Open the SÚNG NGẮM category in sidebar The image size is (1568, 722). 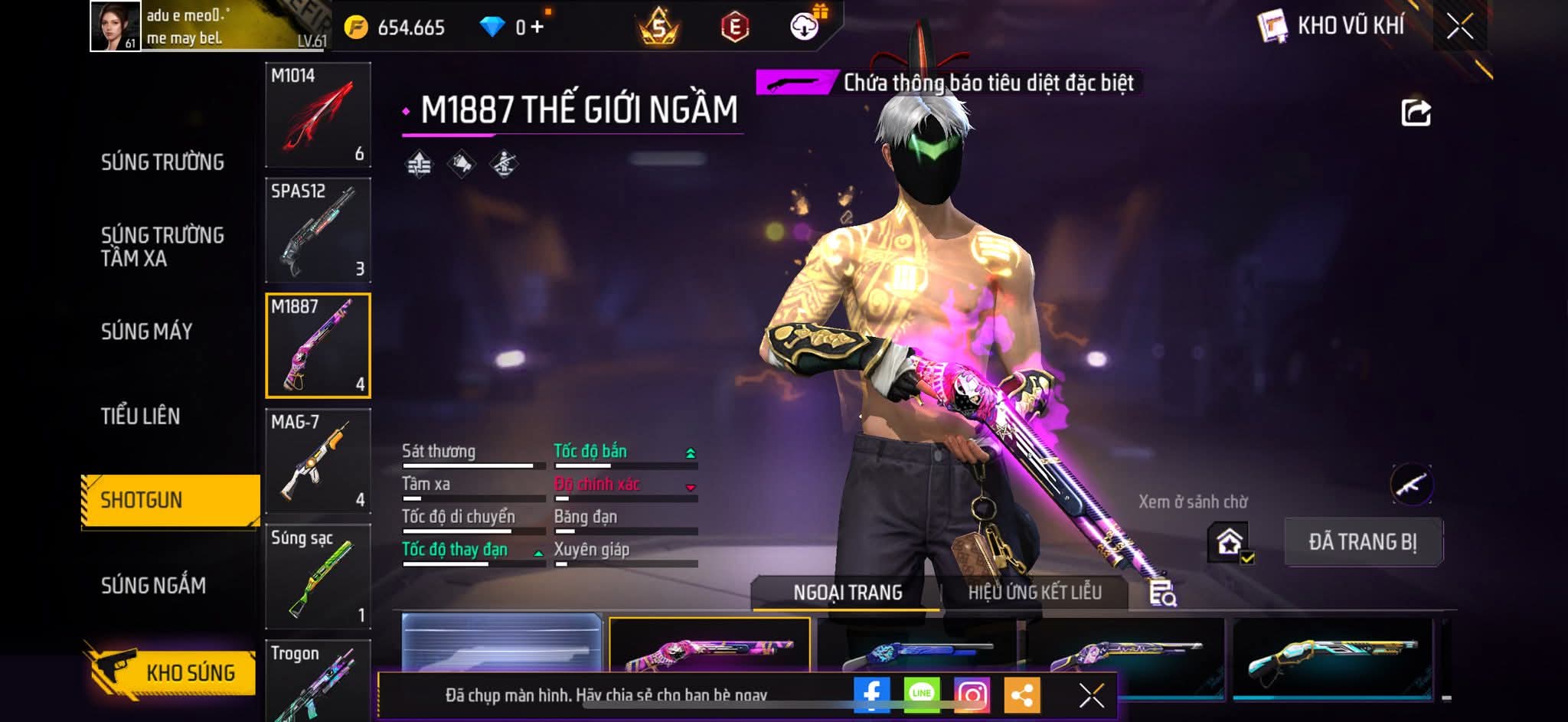pyautogui.click(x=155, y=586)
